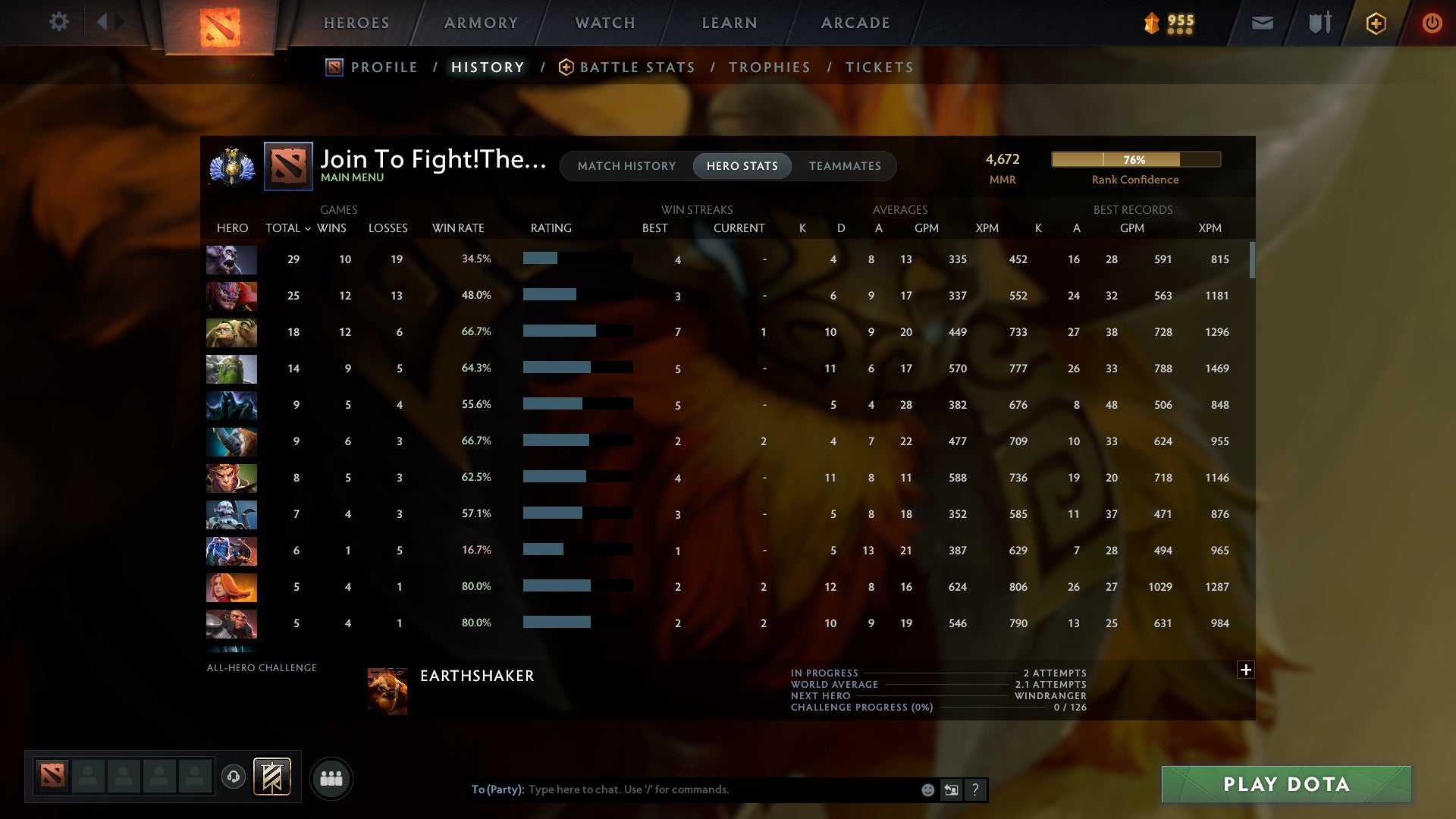Open the mail notifications inbox
Screen dimensions: 1456x819
pos(1262,24)
